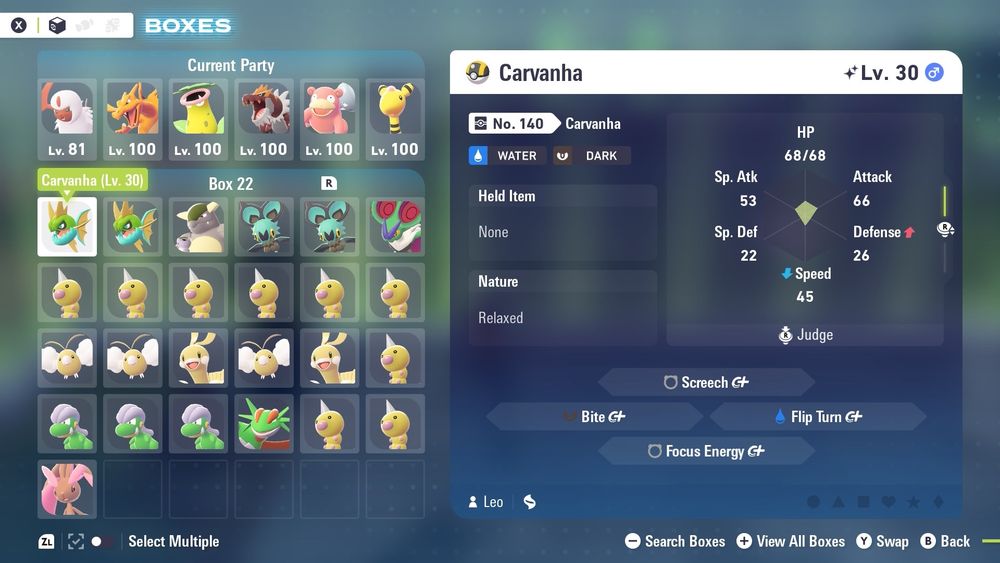Select the Lv. 81 party Pokémon
This screenshot has height=563, width=1000.
point(67,120)
